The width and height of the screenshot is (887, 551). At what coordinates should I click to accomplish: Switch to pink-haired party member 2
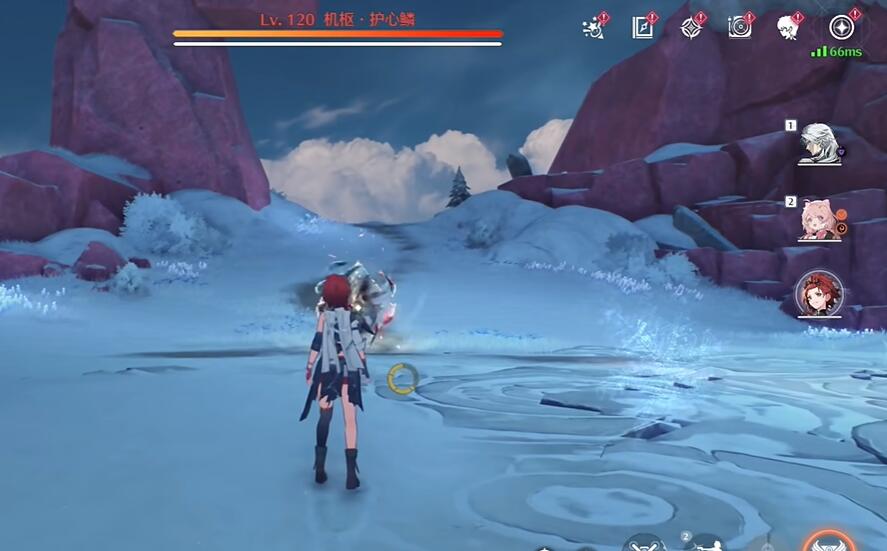820,220
